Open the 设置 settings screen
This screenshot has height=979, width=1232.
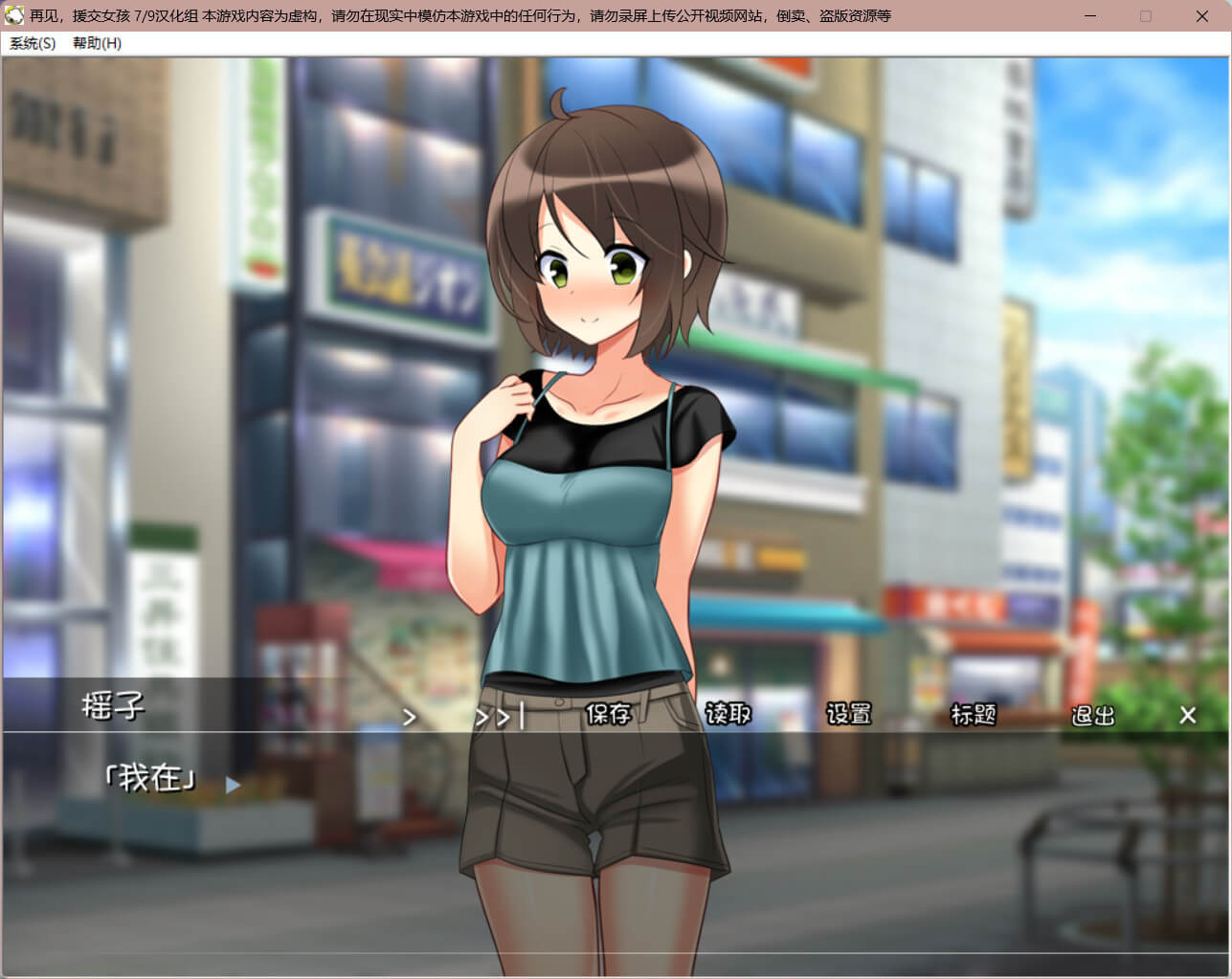pyautogui.click(x=848, y=714)
